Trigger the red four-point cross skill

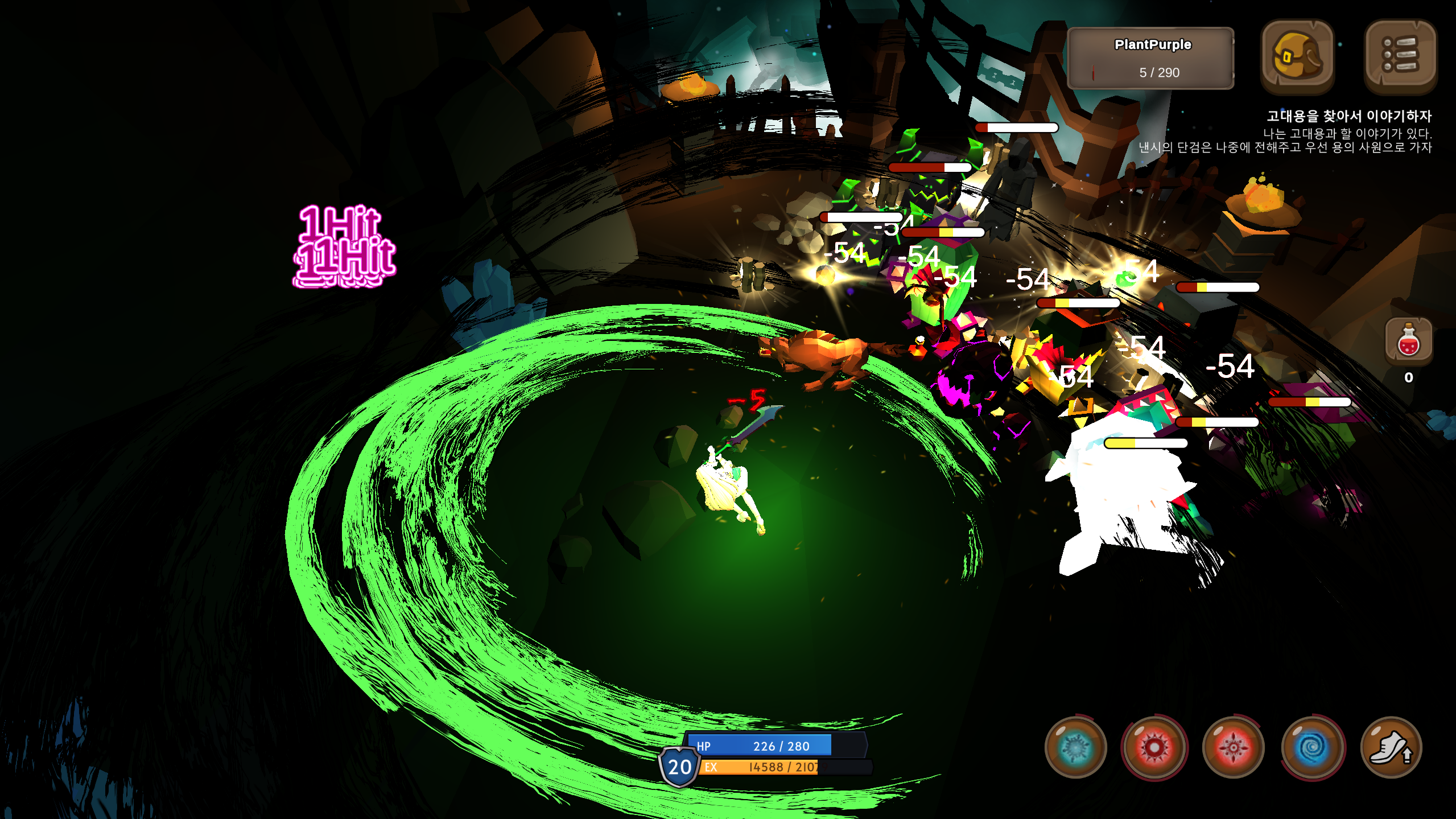tap(1234, 747)
